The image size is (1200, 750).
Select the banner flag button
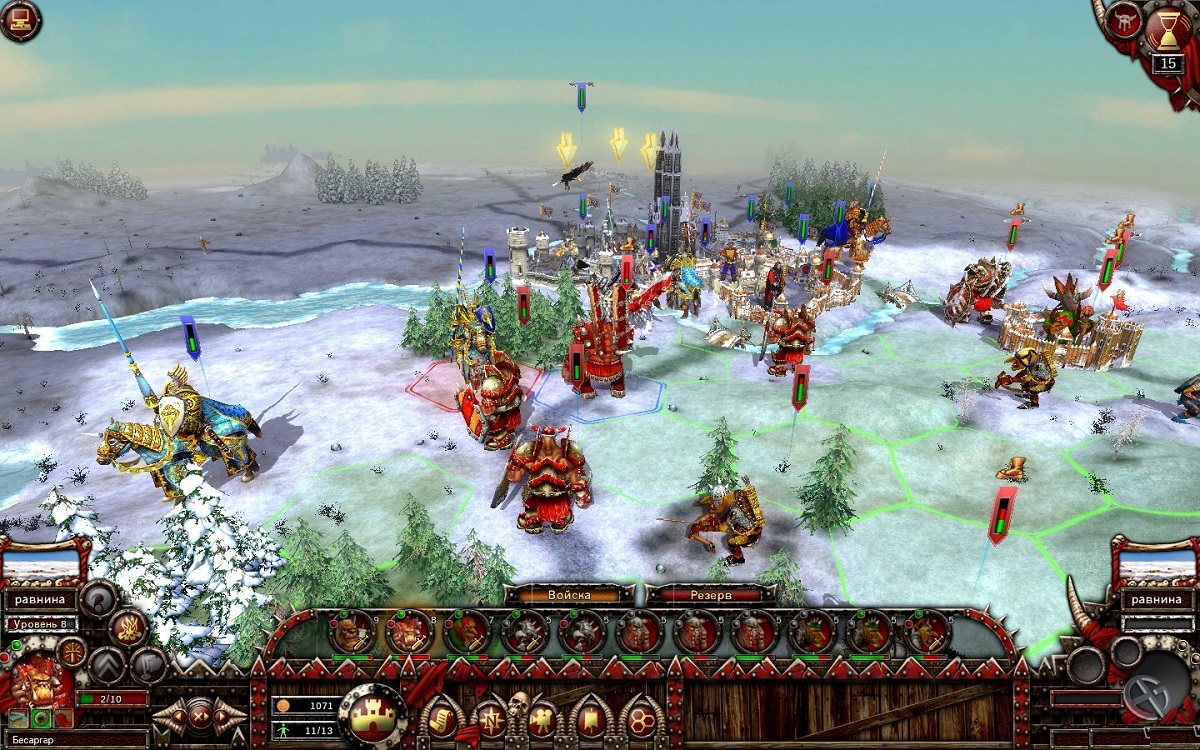point(590,718)
